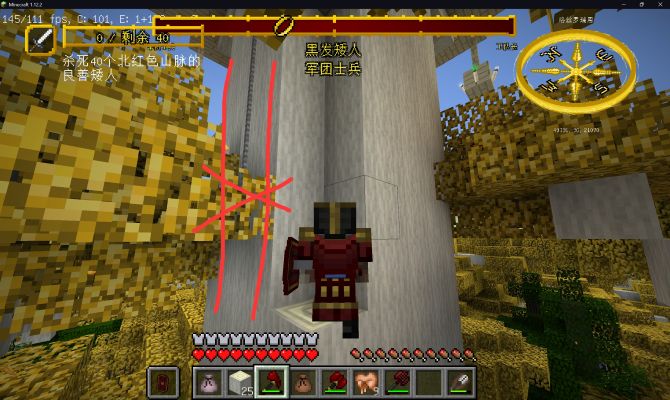This screenshot has width=670, height=400.
Task: Click the kill-40 quest objective text
Action: click(x=131, y=67)
